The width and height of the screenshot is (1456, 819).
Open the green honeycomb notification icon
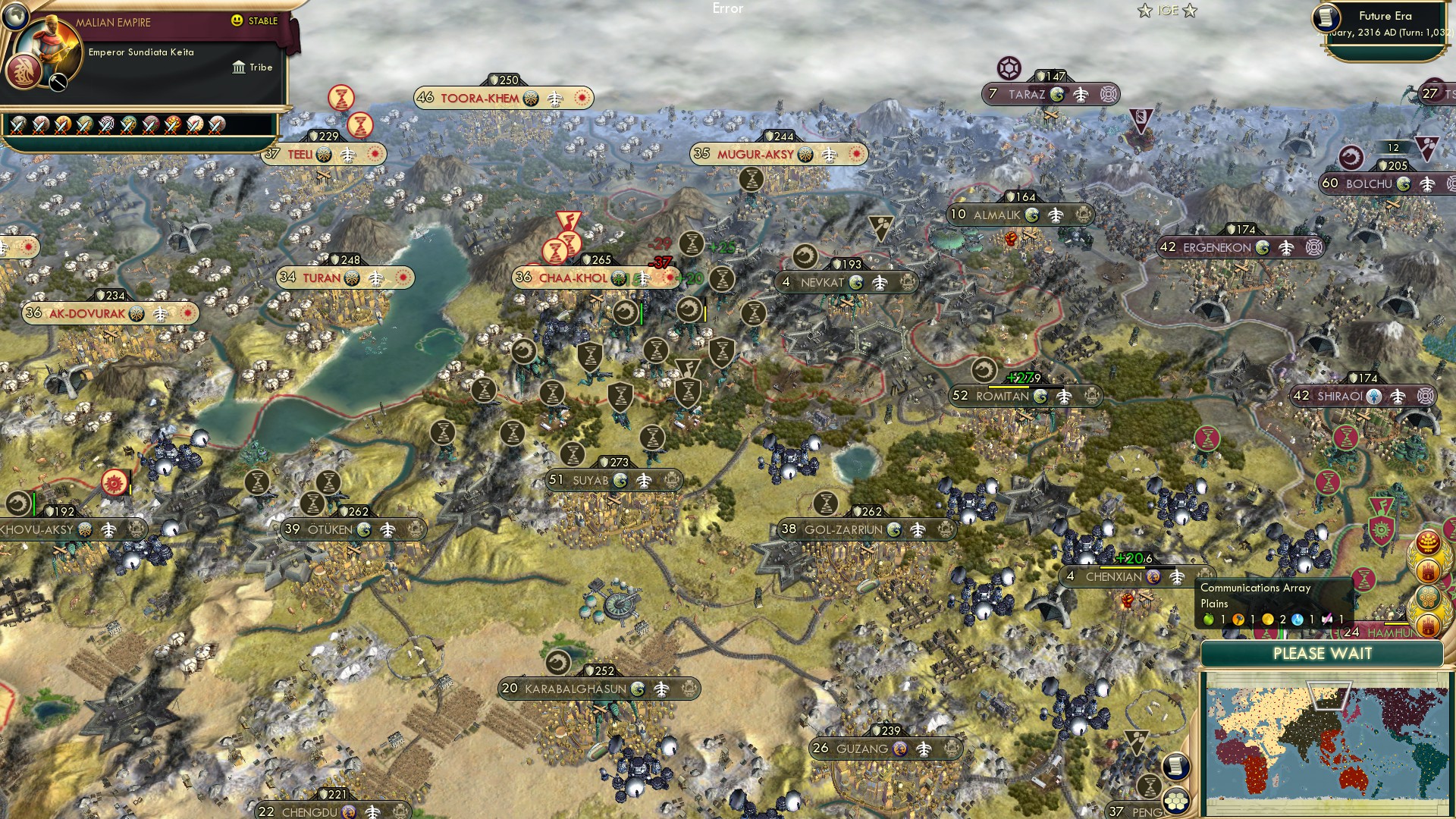[1427, 597]
